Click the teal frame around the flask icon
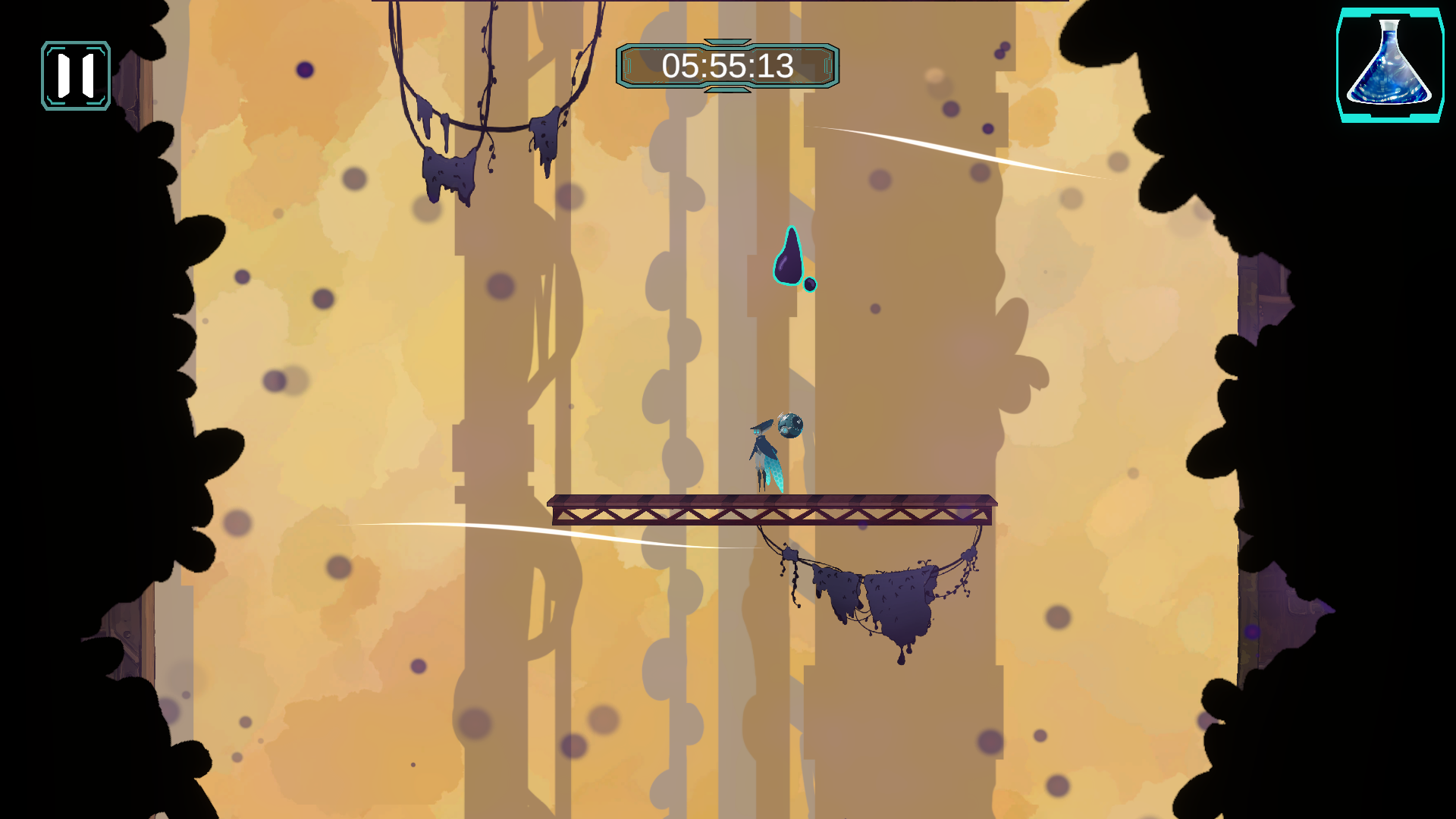1456x819 pixels. pyautogui.click(x=1340, y=64)
